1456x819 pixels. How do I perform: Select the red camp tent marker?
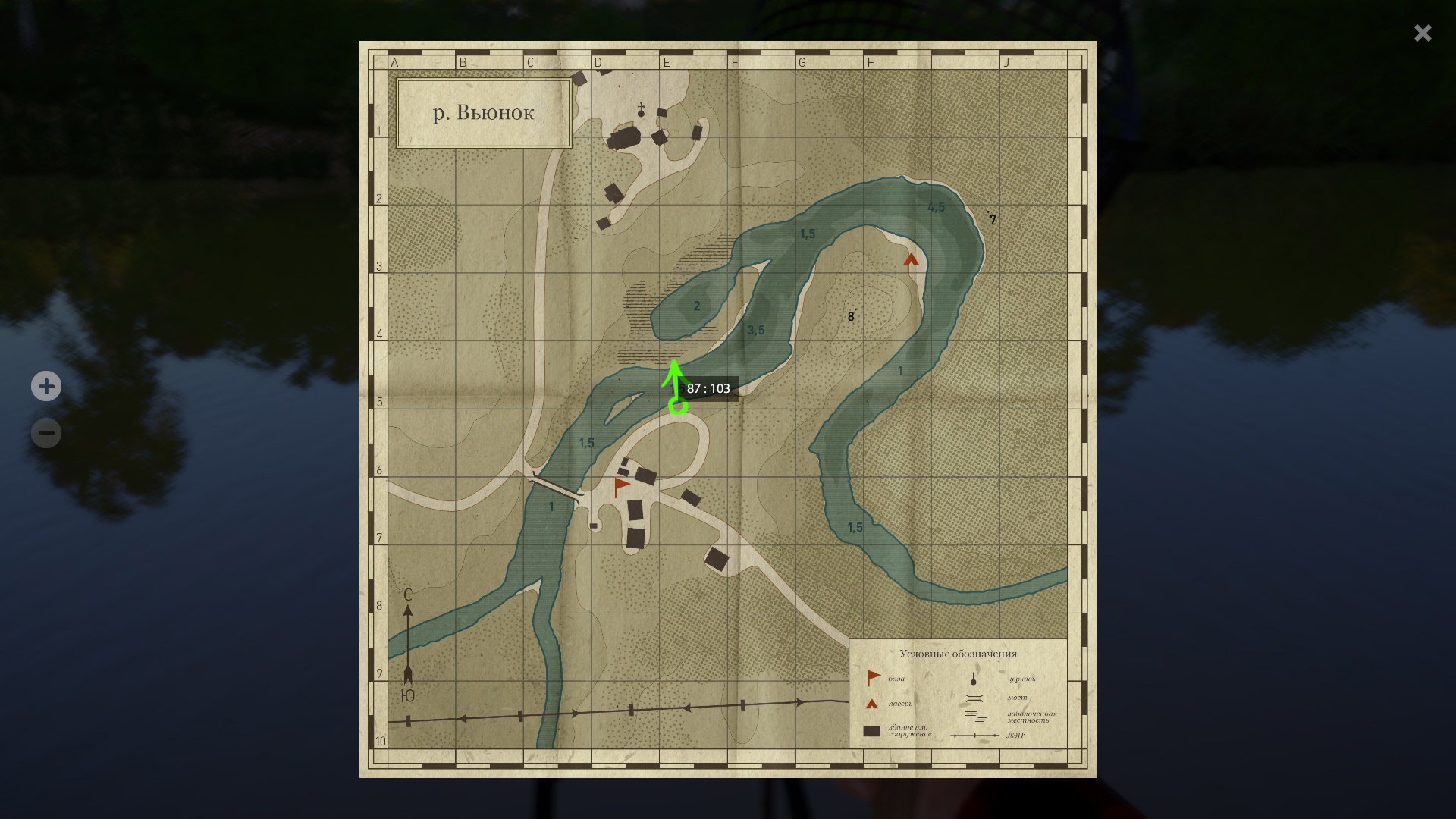[x=911, y=260]
